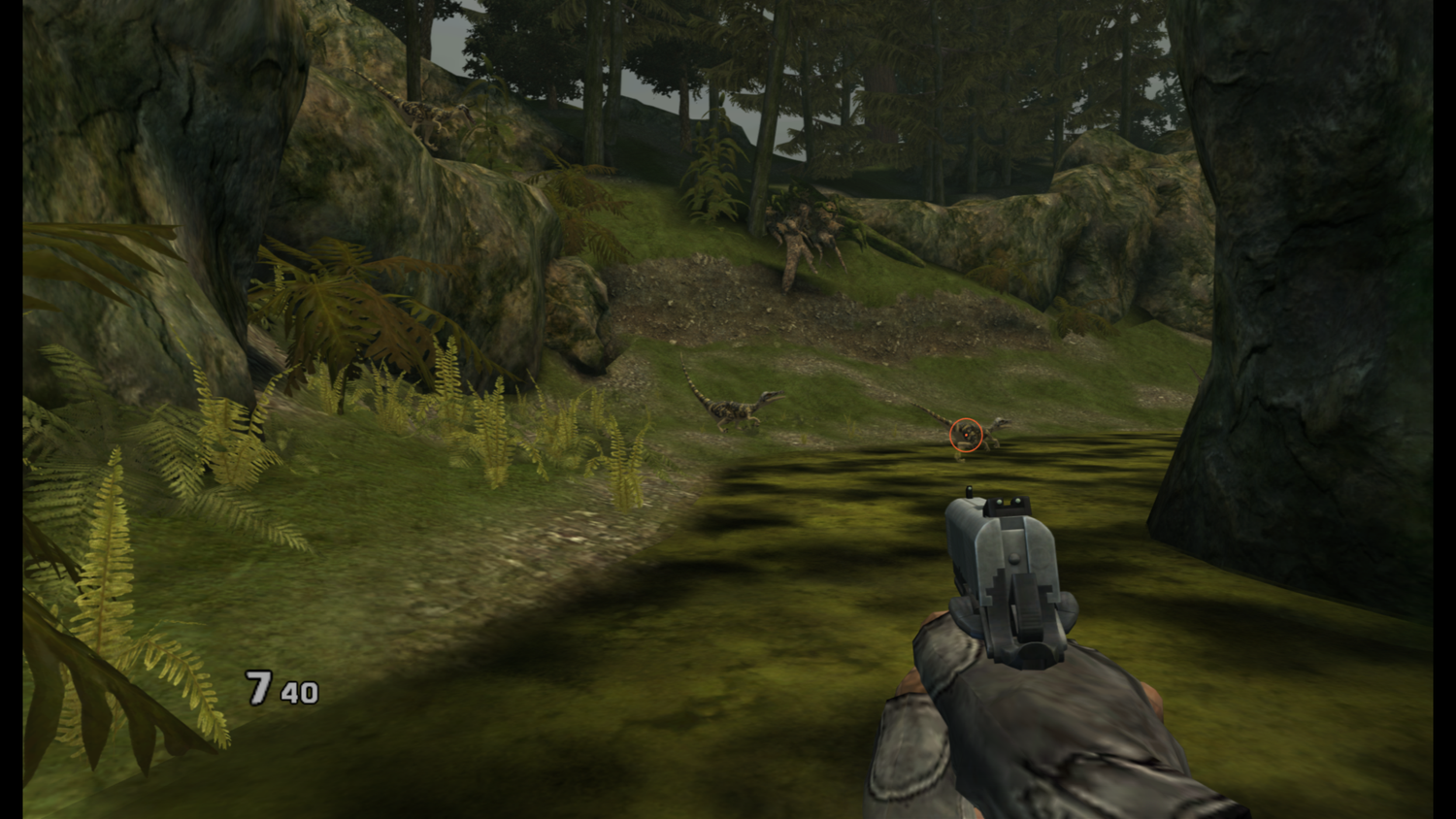Click the reserve ammo count 40
The width and height of the screenshot is (1456, 819).
point(299,693)
